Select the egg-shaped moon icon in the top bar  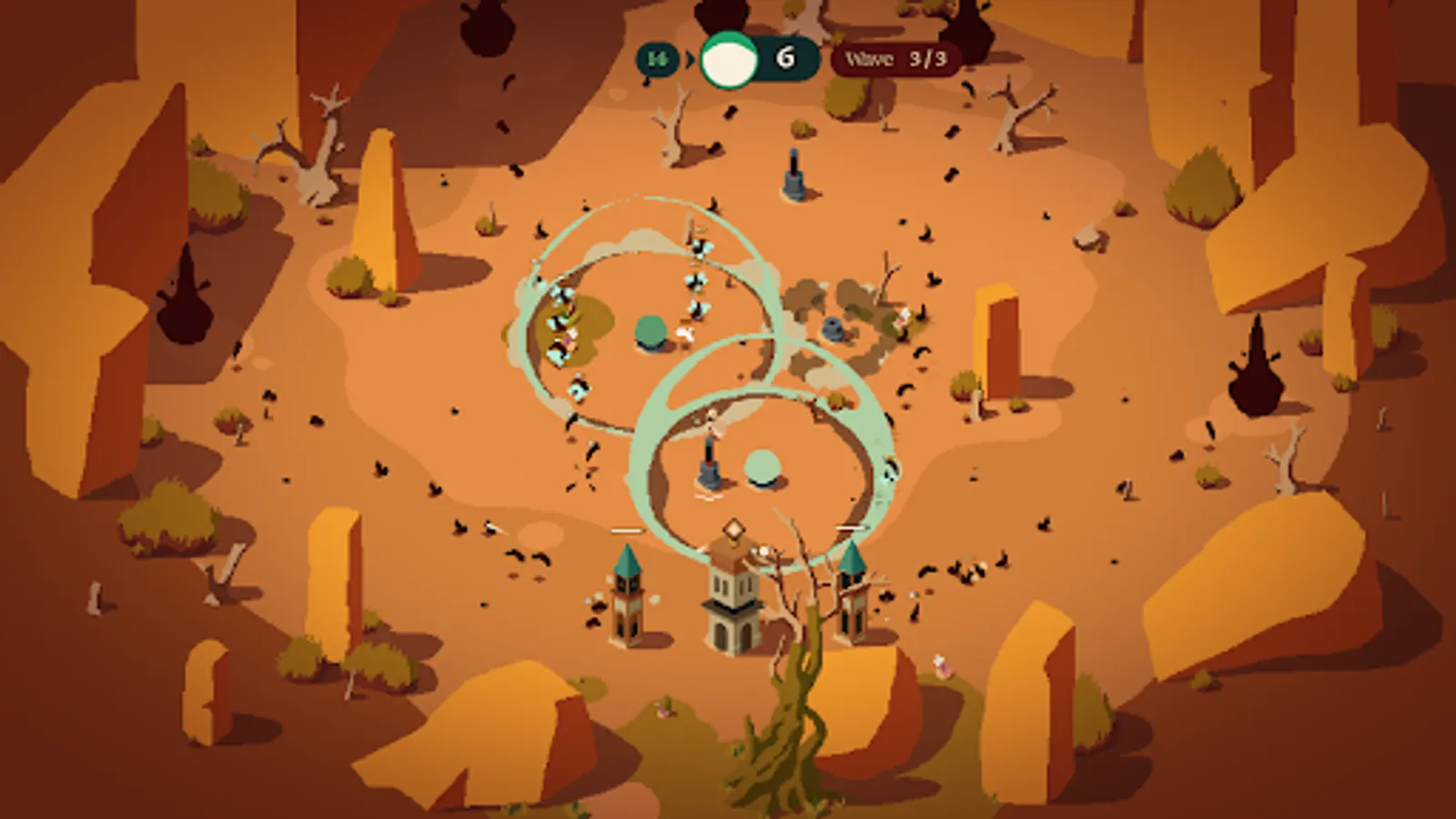[x=728, y=59]
